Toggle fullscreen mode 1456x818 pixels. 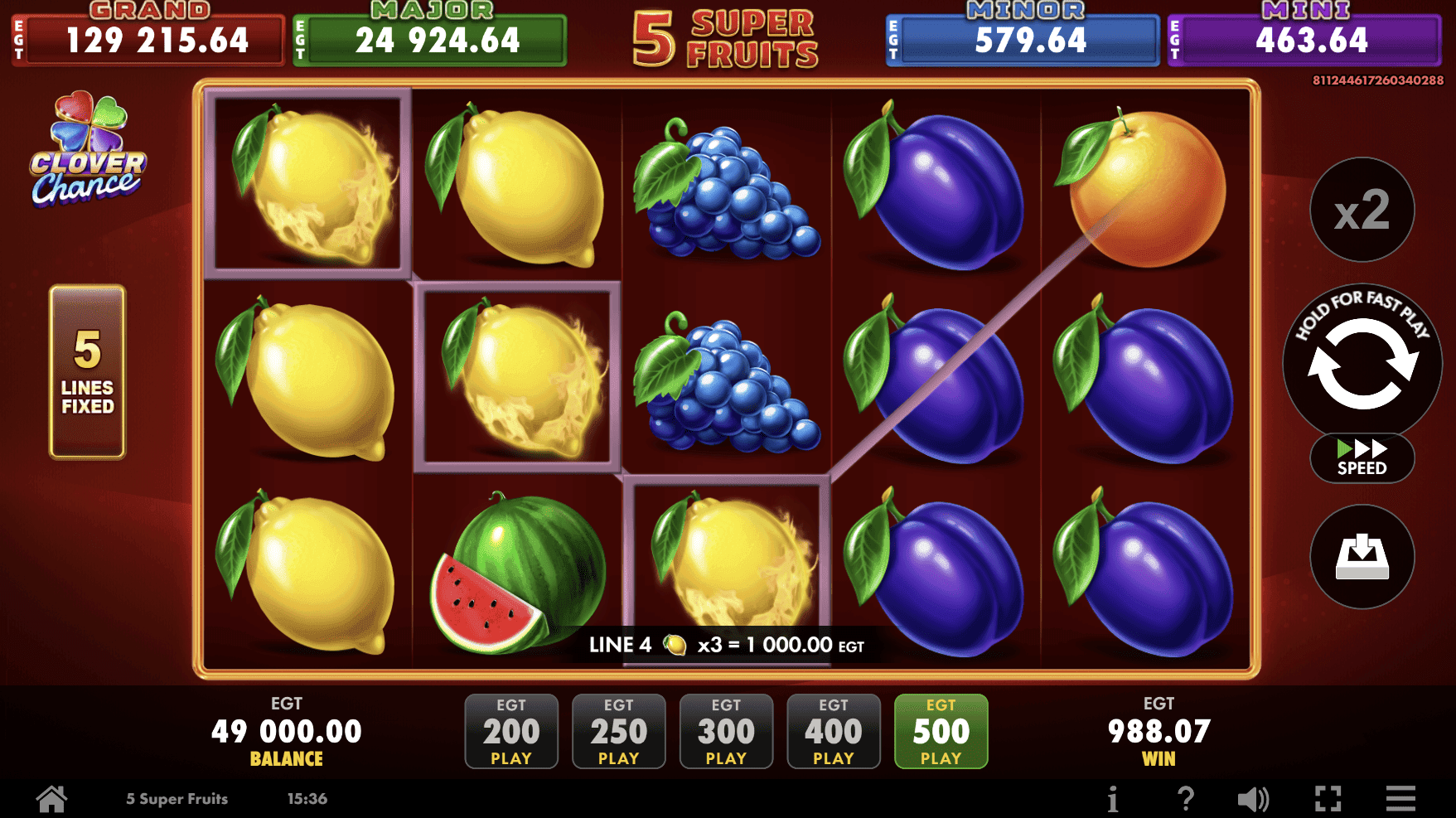(x=1329, y=797)
